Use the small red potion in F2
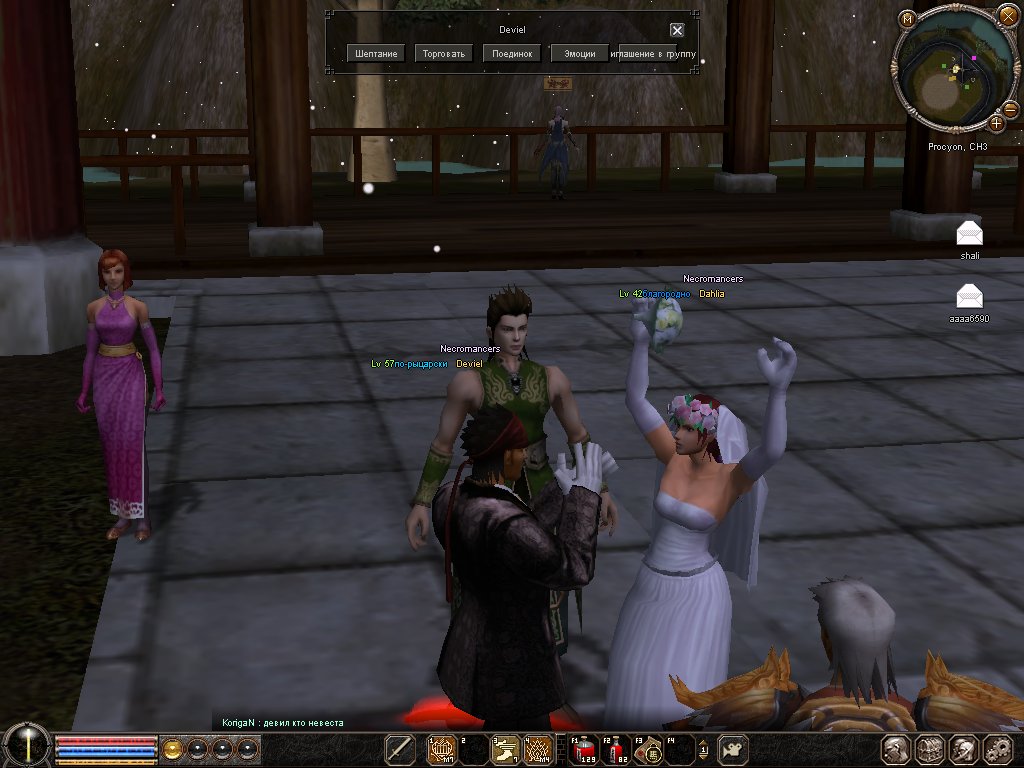Image resolution: width=1024 pixels, height=768 pixels. click(614, 749)
